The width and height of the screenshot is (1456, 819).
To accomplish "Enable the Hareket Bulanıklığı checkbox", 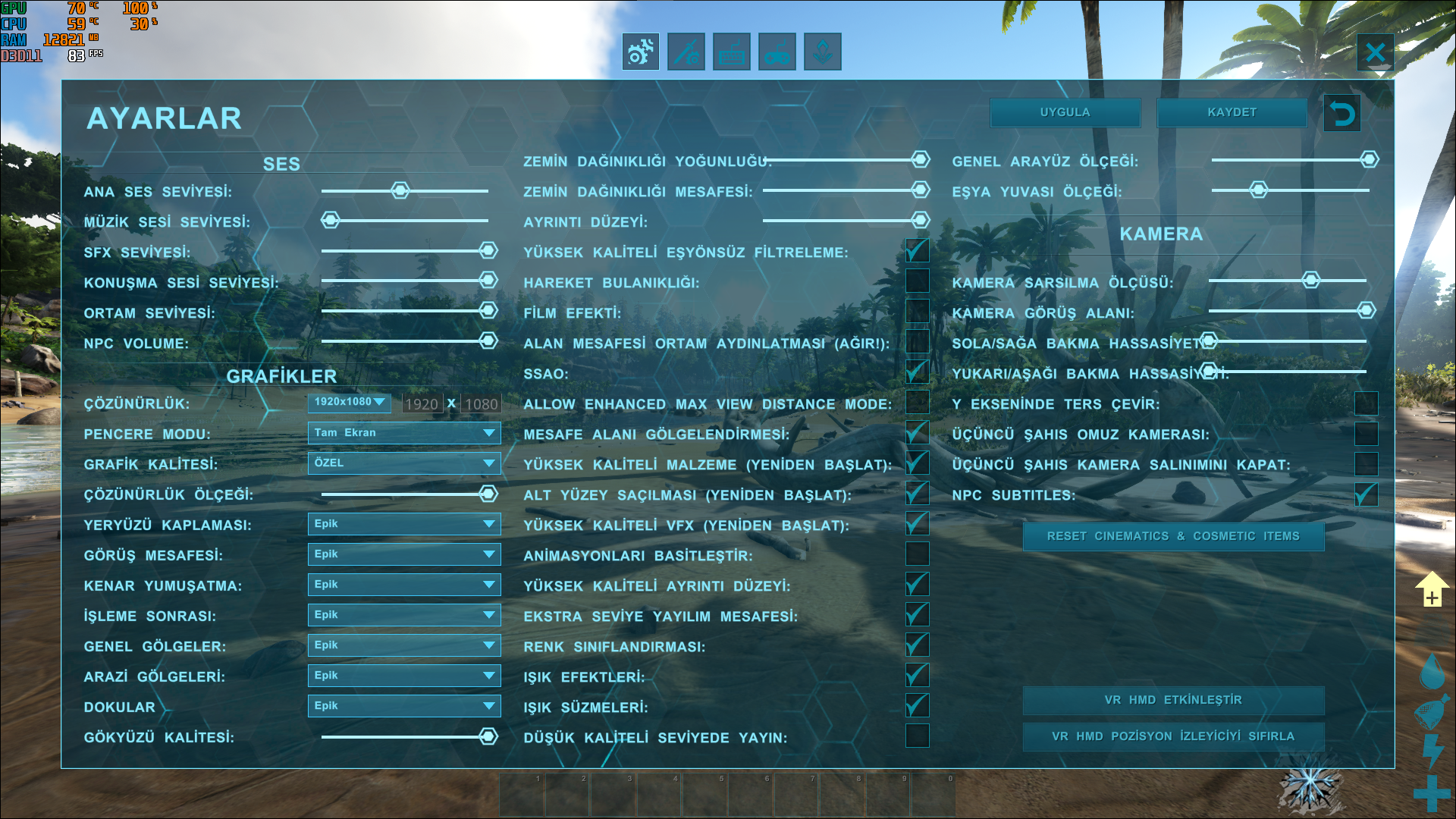I will pyautogui.click(x=917, y=281).
